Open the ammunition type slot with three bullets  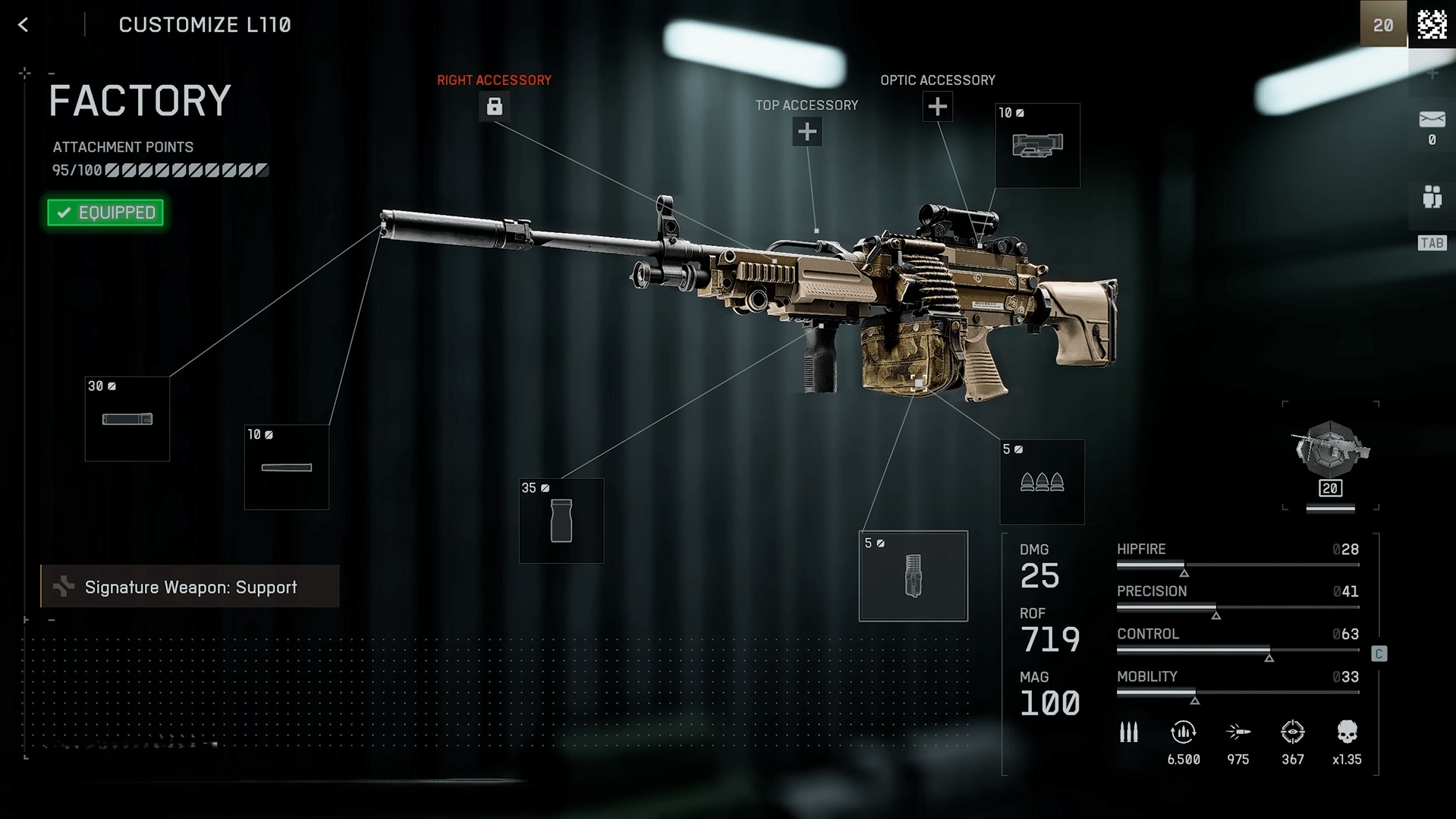point(1042,482)
